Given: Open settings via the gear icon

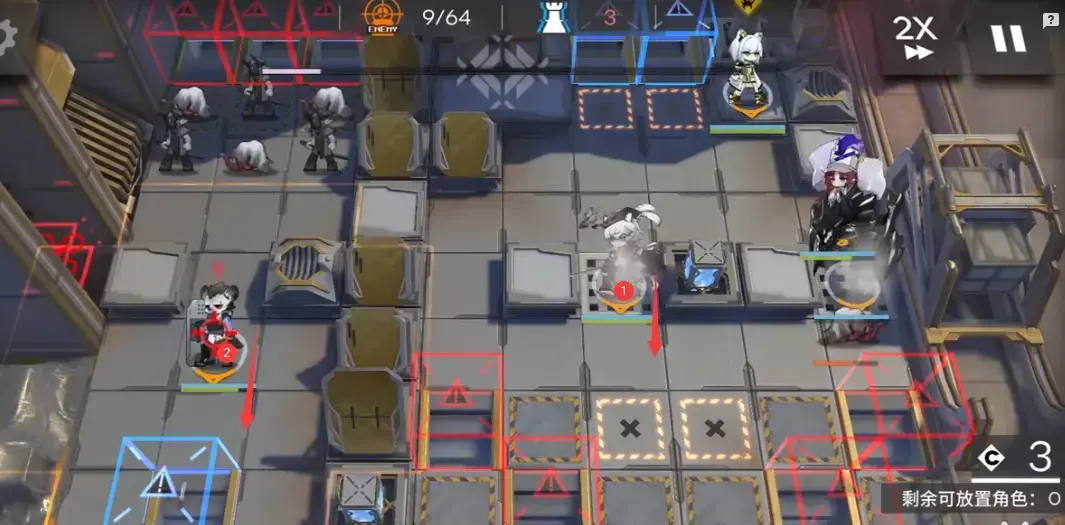Looking at the screenshot, I should tap(8, 38).
